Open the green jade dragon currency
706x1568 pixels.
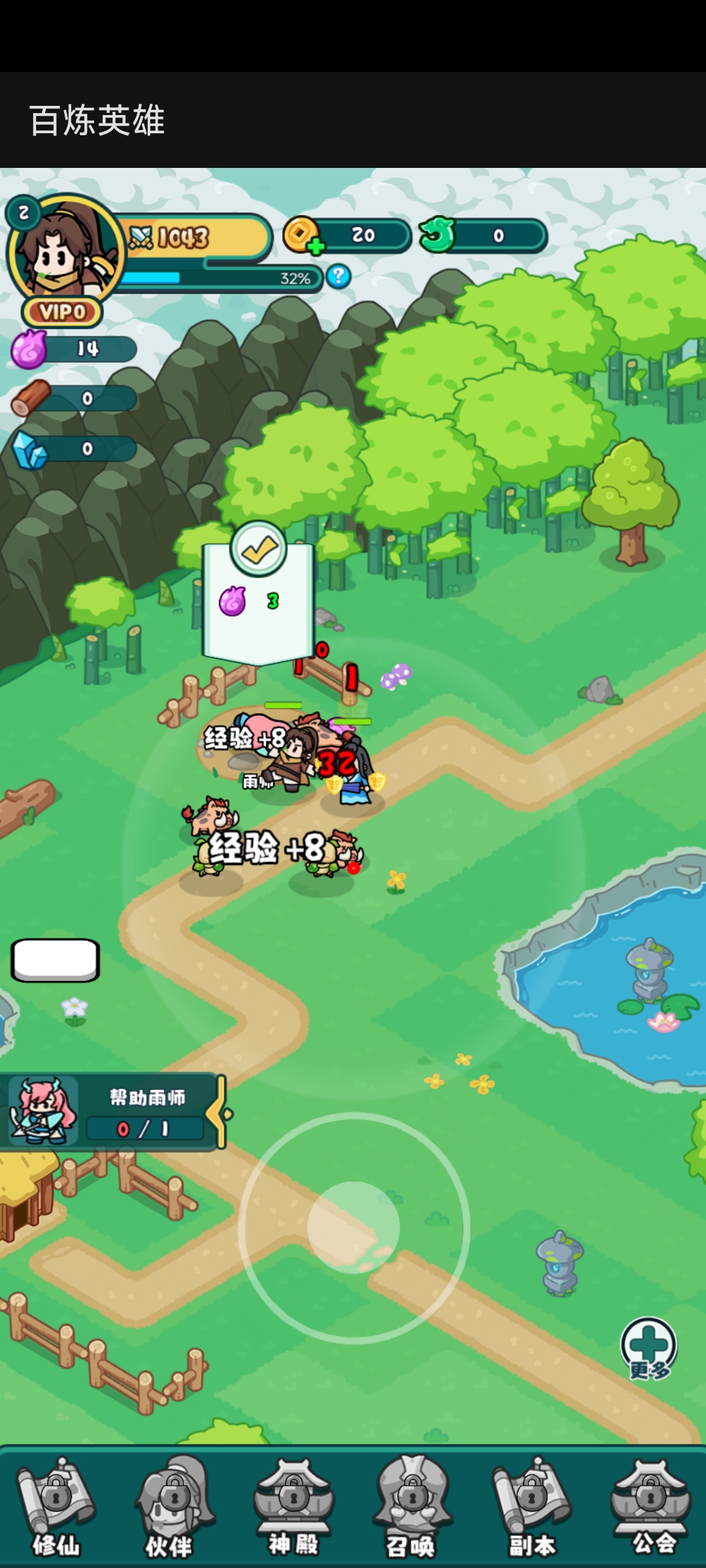point(437,235)
